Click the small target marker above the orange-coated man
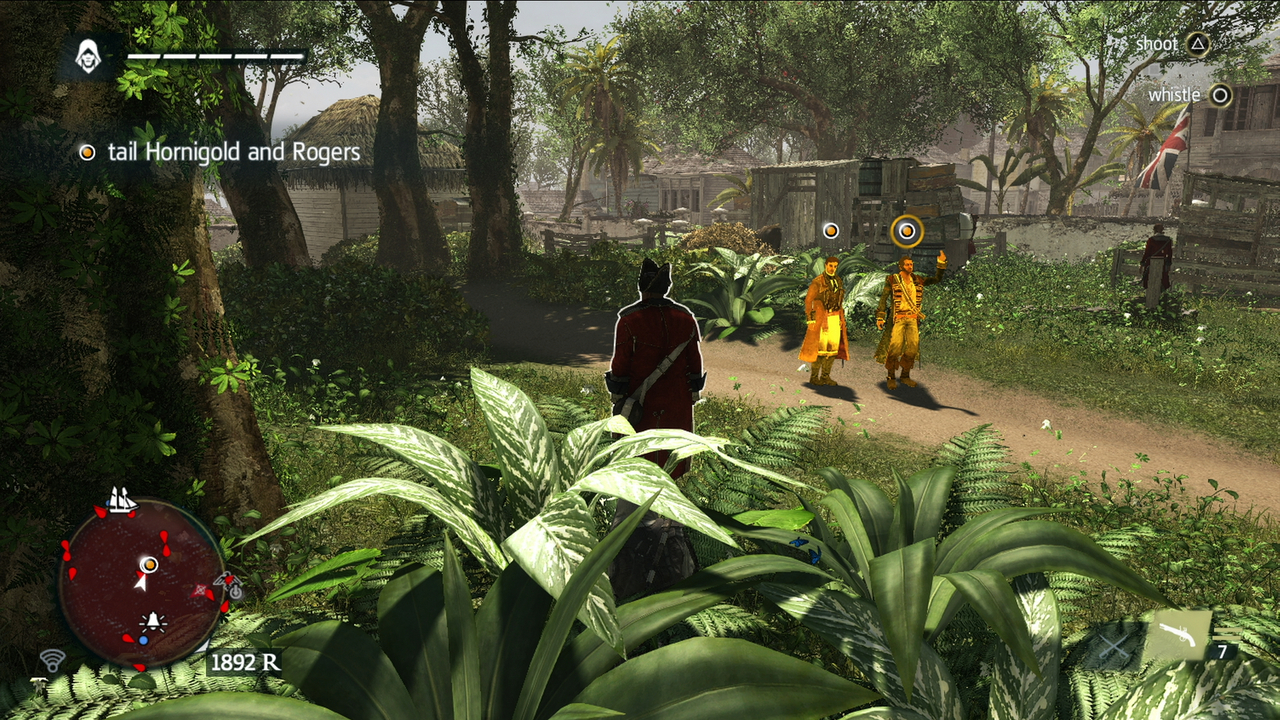This screenshot has width=1280, height=720. pyautogui.click(x=830, y=231)
